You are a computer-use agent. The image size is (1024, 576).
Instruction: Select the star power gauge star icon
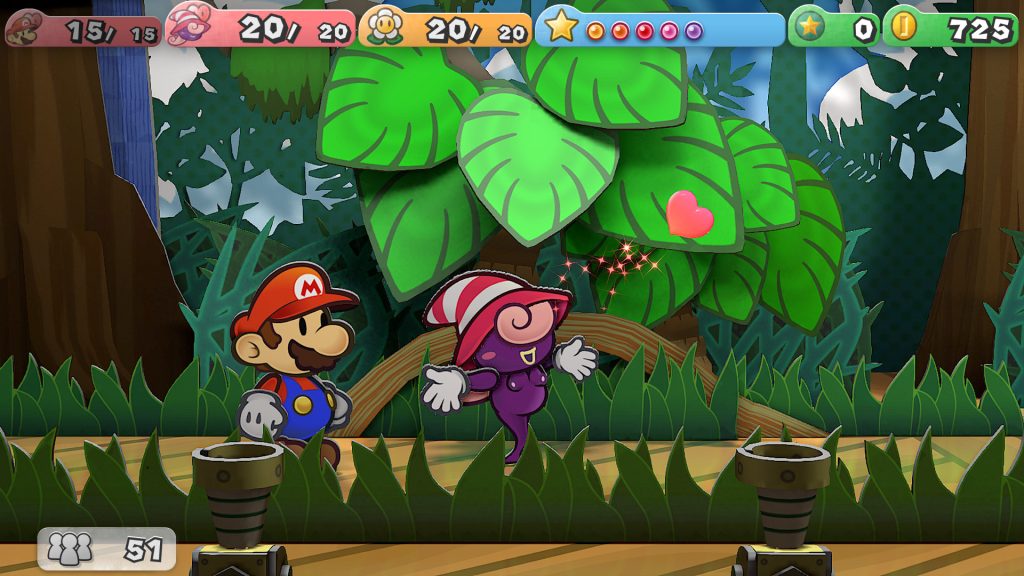pyautogui.click(x=561, y=27)
